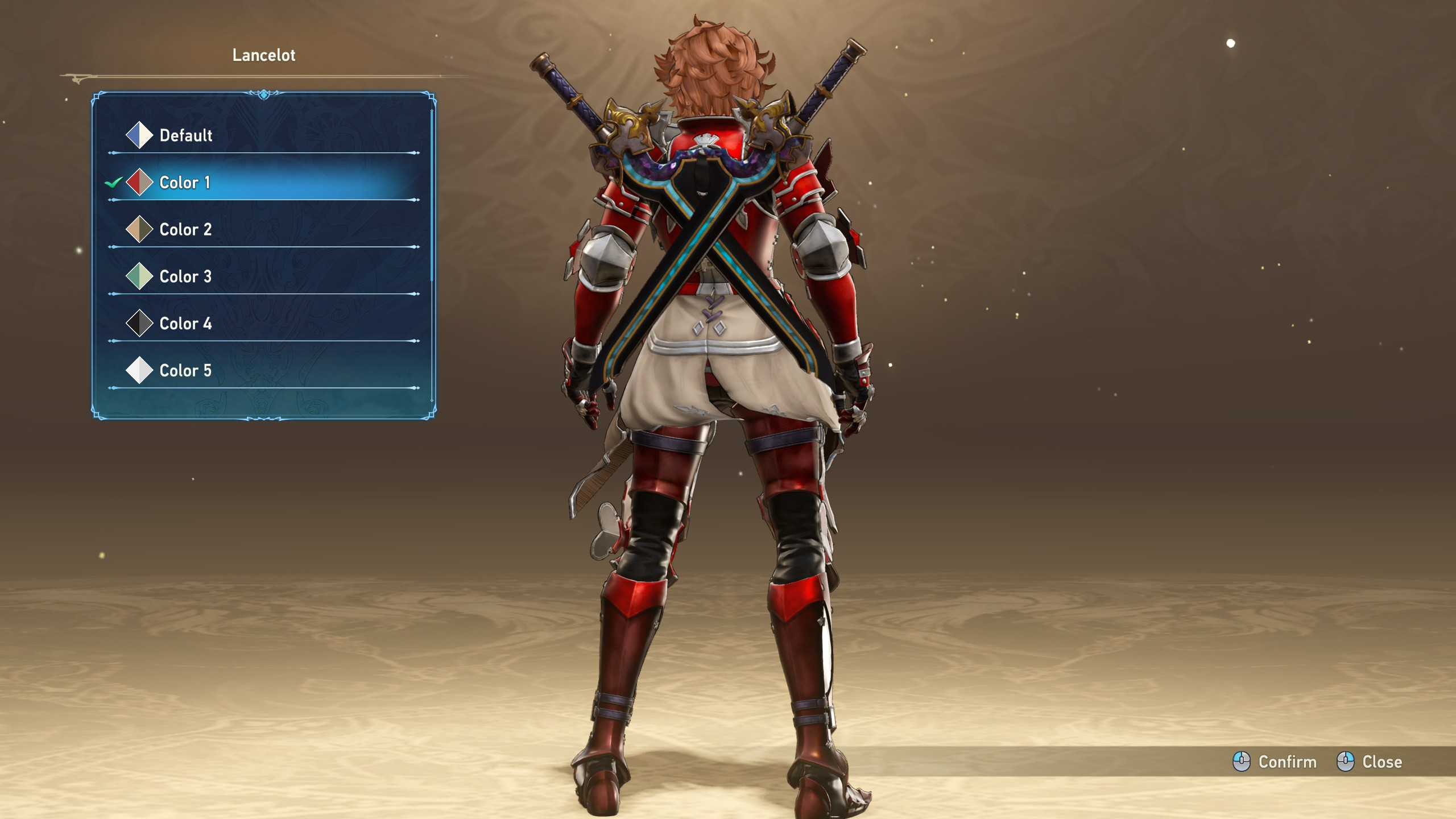Image resolution: width=1456 pixels, height=819 pixels.
Task: Pick the Color 2 tan option
Action: (x=185, y=230)
